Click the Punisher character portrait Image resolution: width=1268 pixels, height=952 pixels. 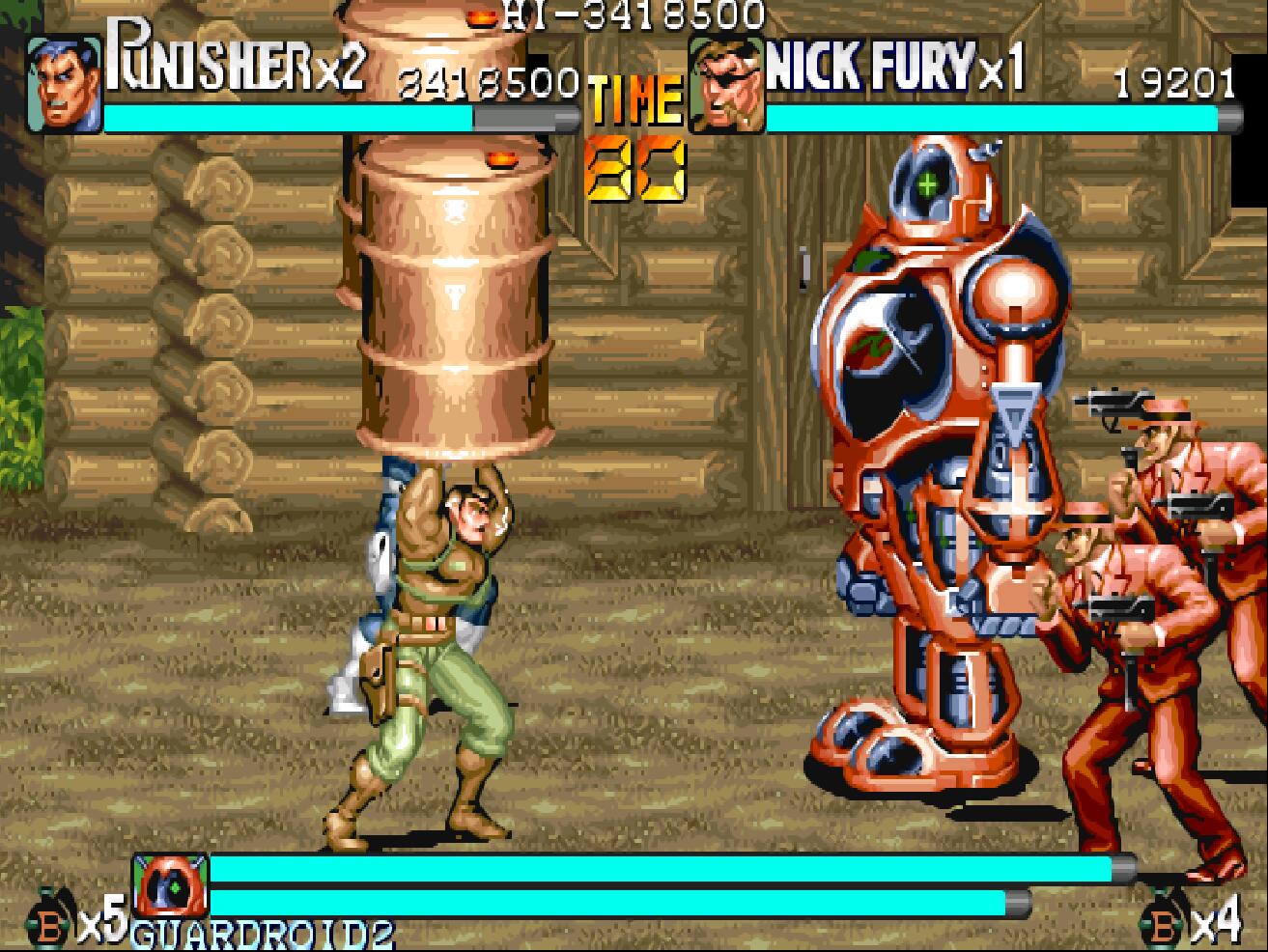click(x=64, y=84)
